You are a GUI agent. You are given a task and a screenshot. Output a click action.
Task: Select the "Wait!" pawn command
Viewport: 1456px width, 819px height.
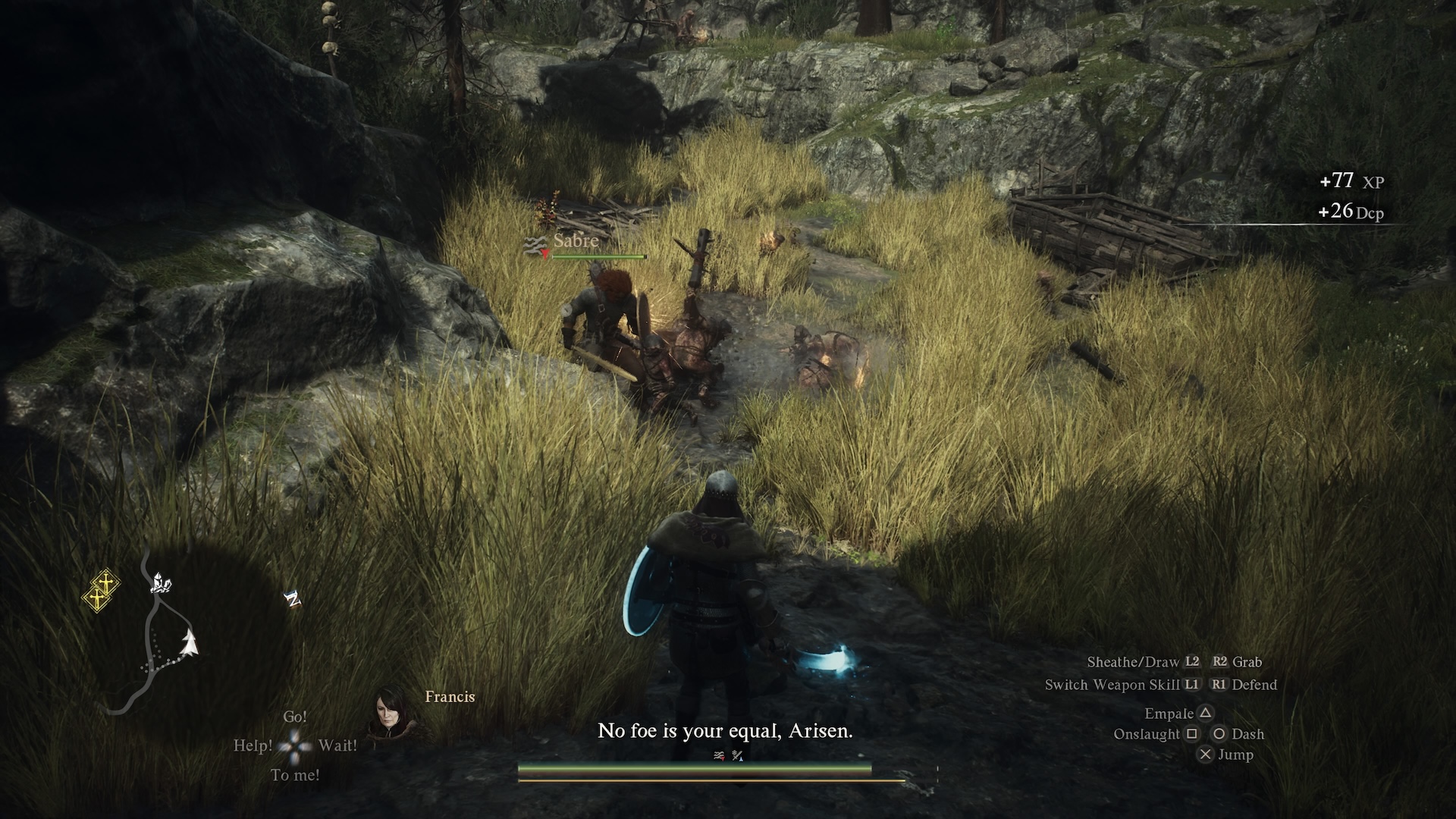tap(337, 745)
